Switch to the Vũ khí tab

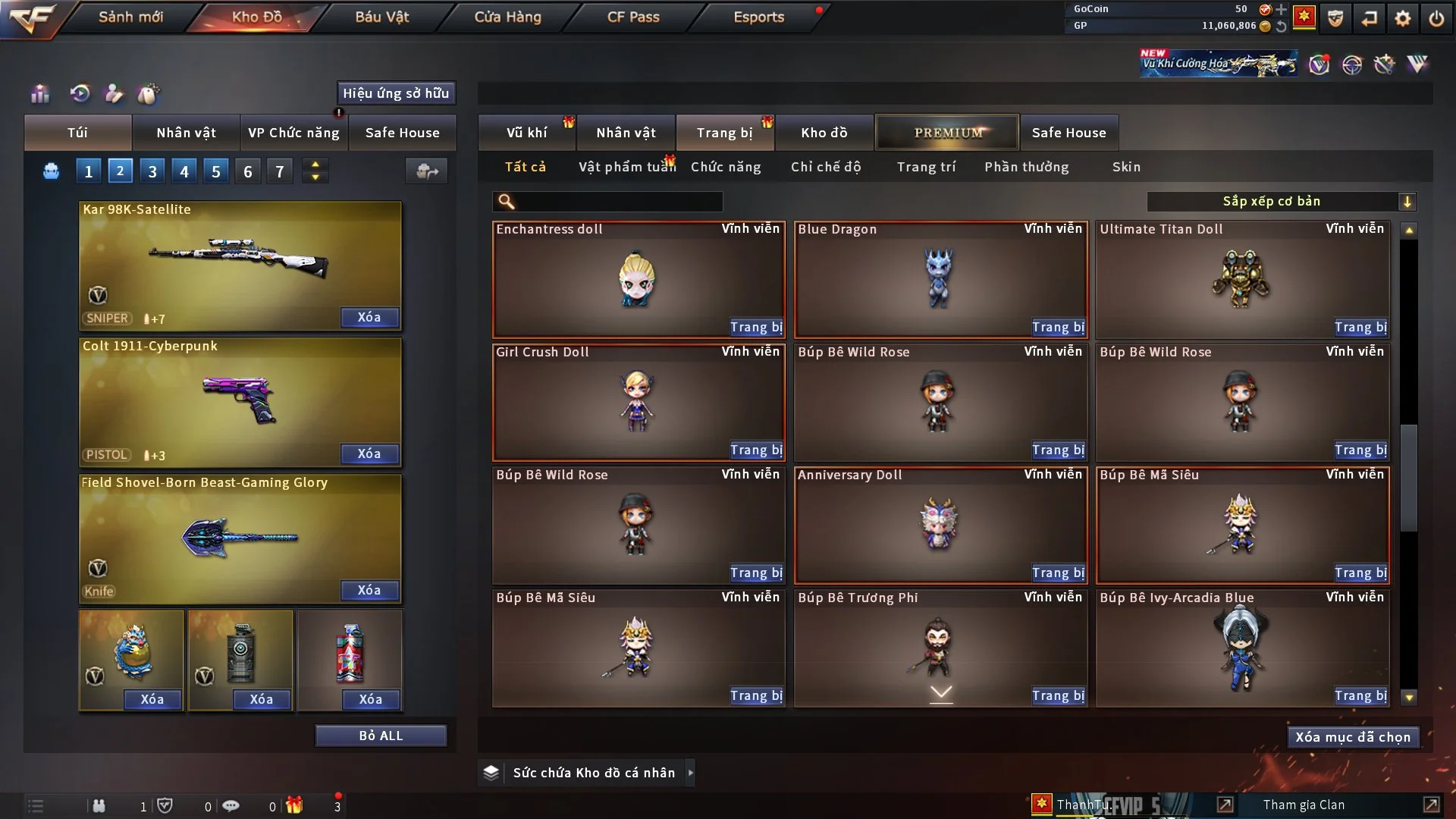526,133
